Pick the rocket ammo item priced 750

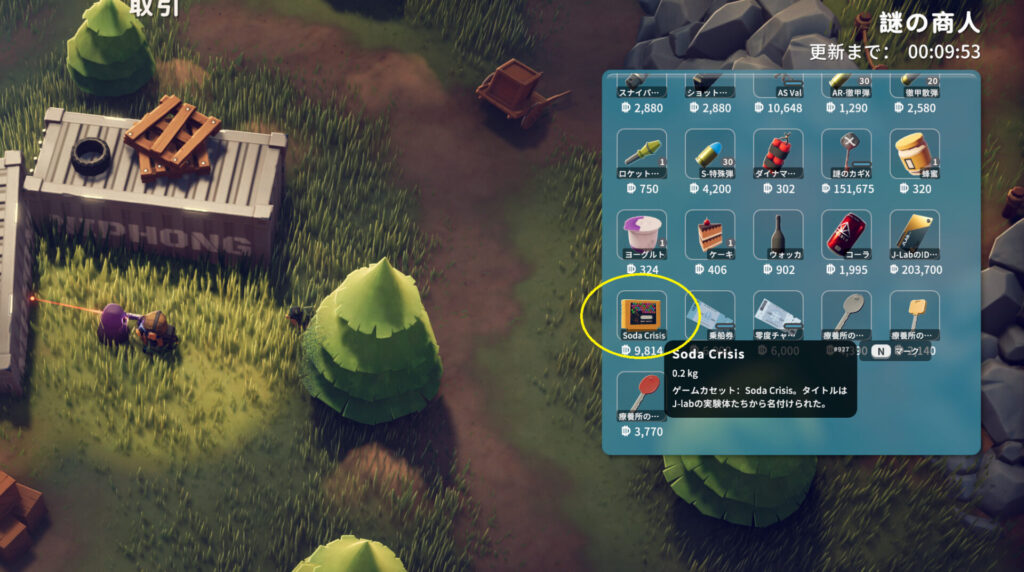pos(642,153)
